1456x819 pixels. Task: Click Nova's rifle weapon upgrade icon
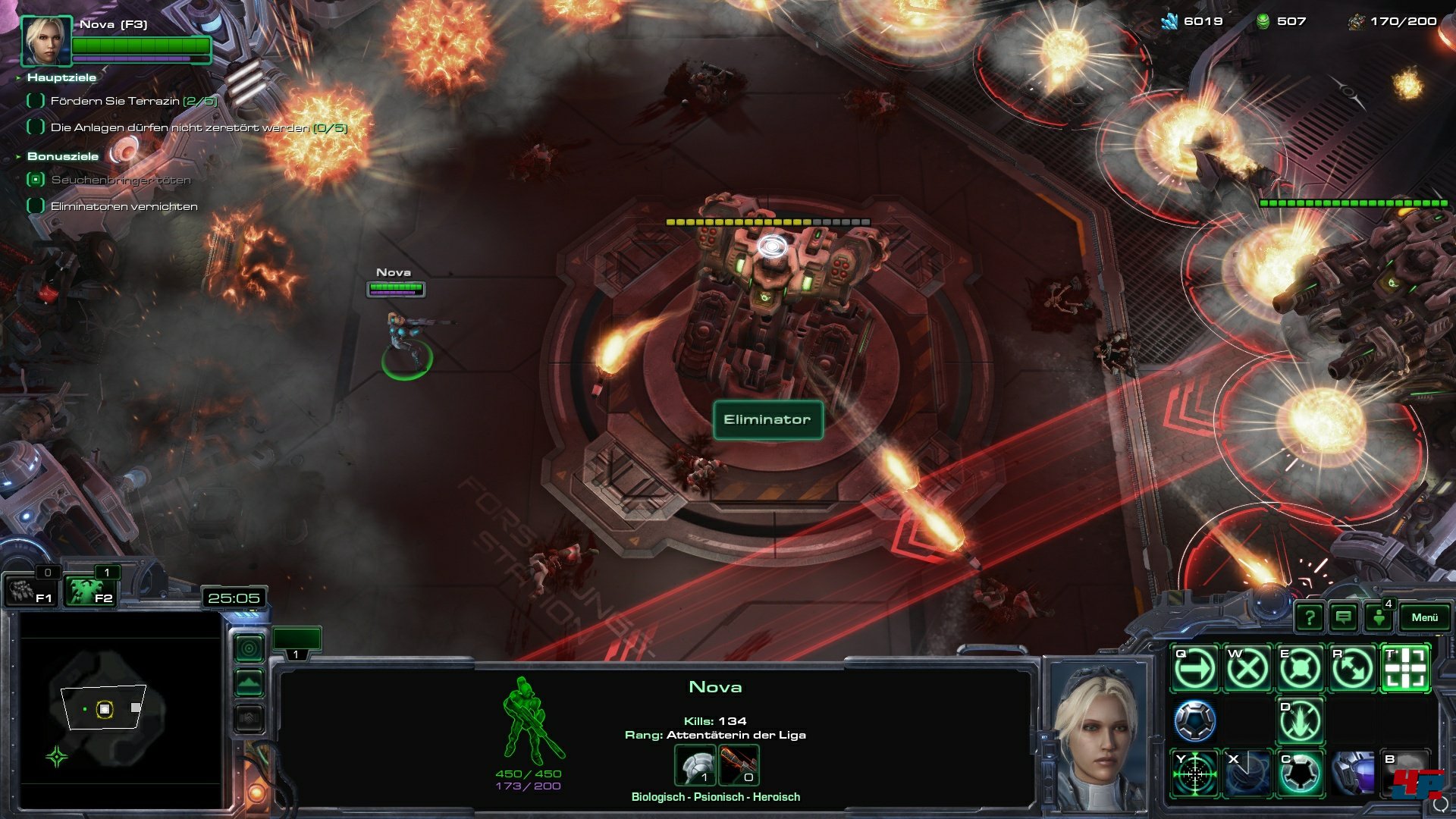pos(738,766)
